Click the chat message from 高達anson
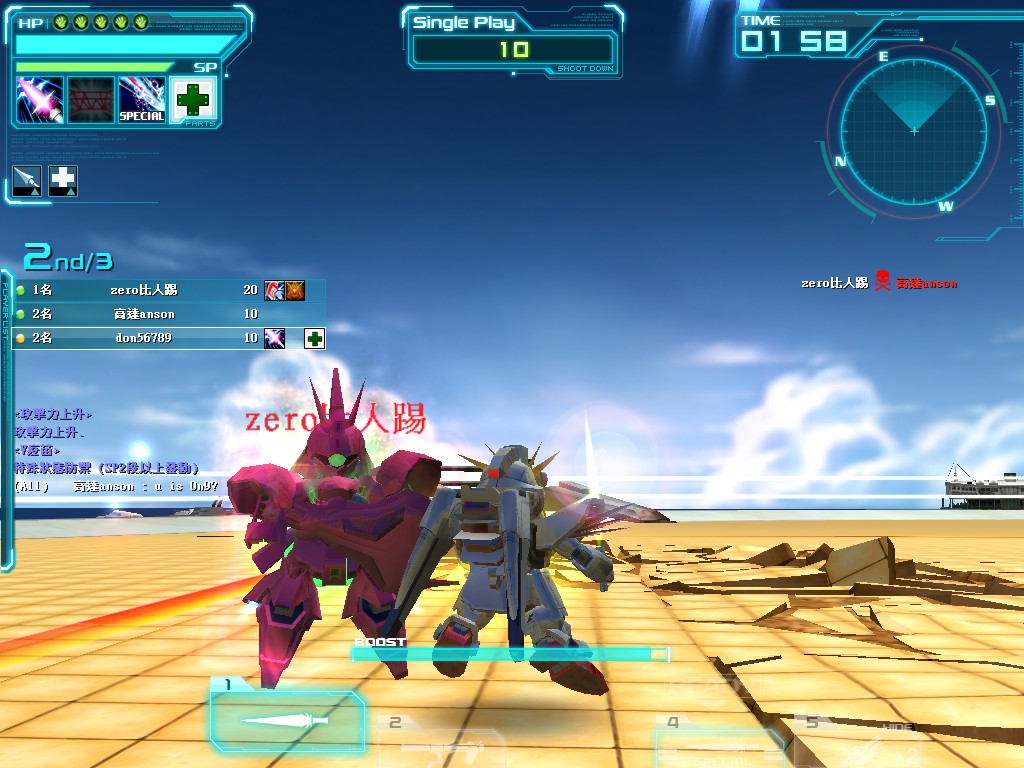The image size is (1024, 768). [x=116, y=486]
